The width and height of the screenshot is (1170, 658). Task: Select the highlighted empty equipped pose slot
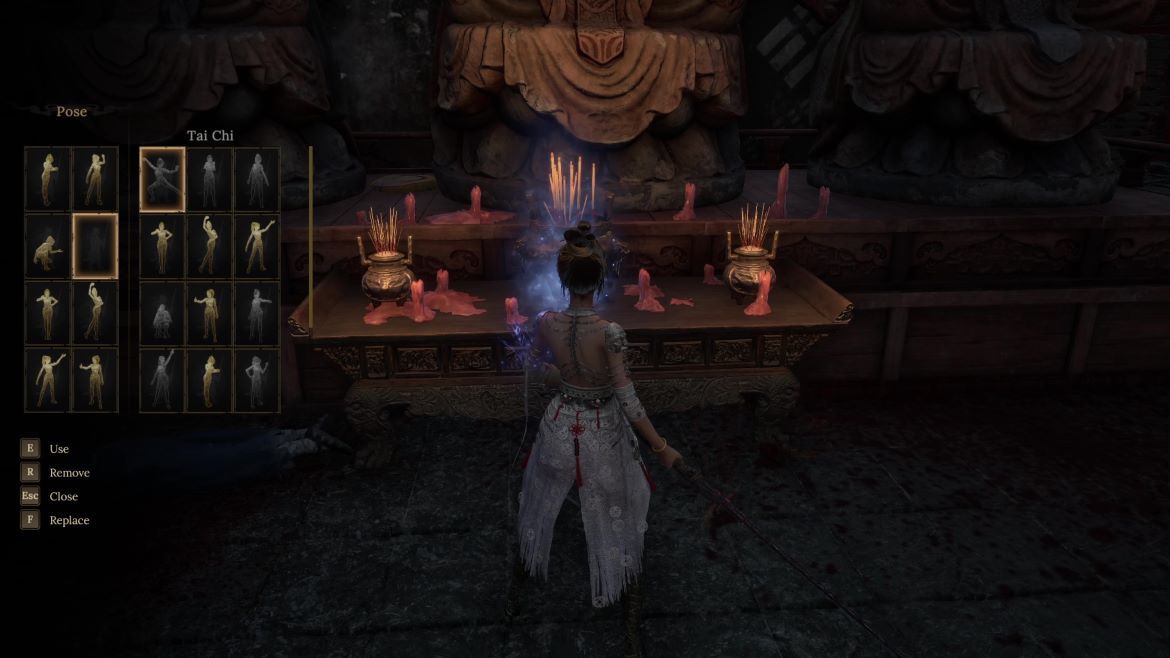pyautogui.click(x=95, y=246)
